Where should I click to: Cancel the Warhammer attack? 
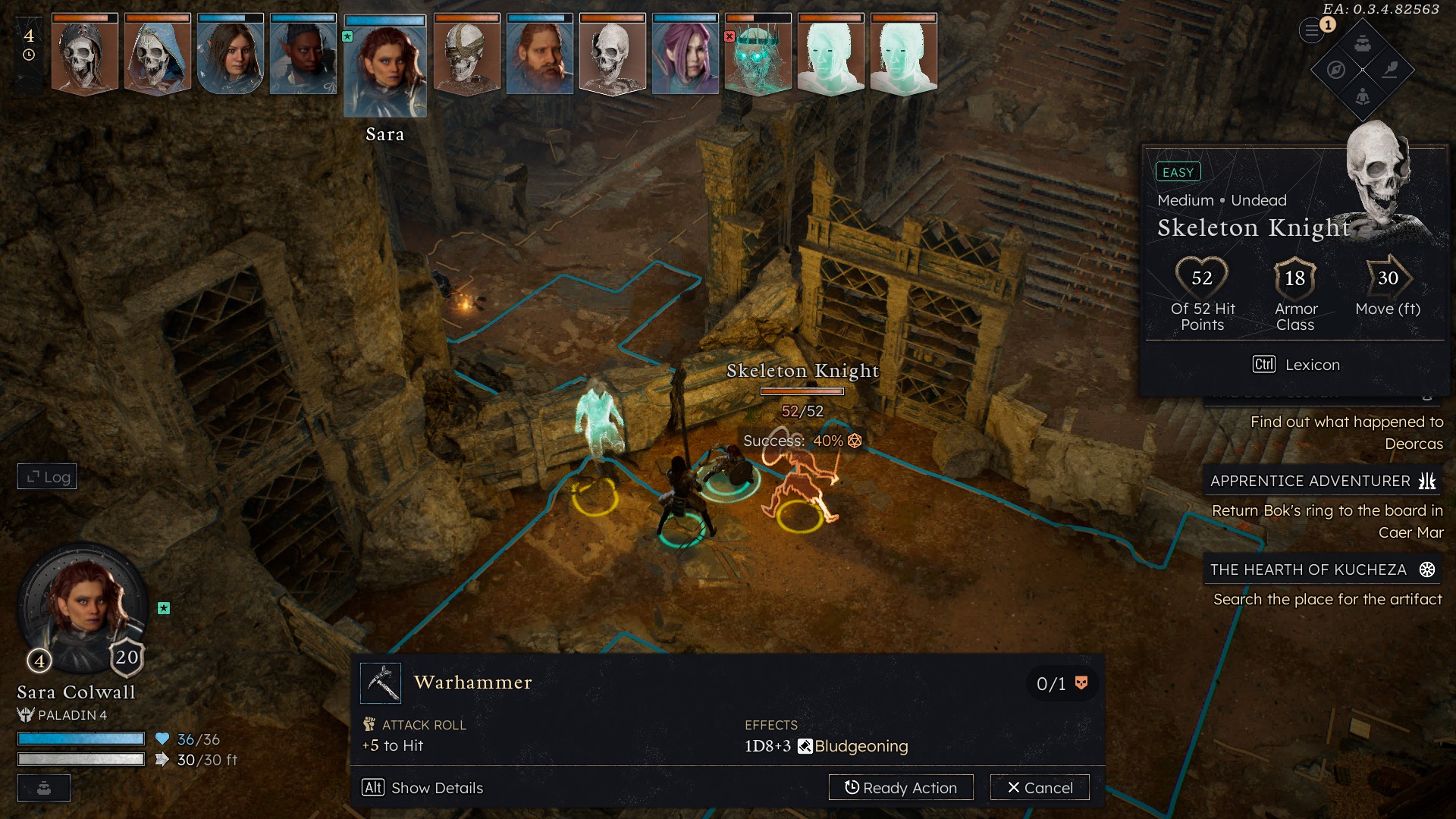[x=1040, y=787]
